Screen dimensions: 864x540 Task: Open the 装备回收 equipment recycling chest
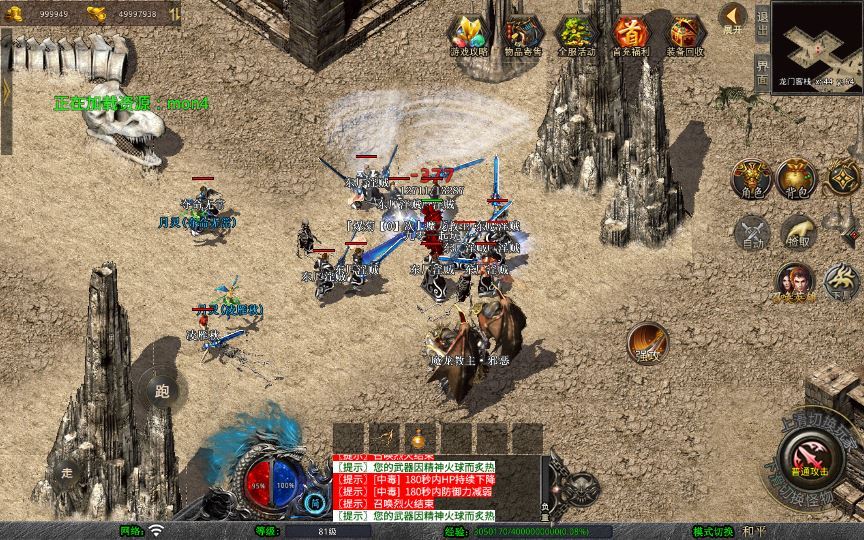point(685,34)
